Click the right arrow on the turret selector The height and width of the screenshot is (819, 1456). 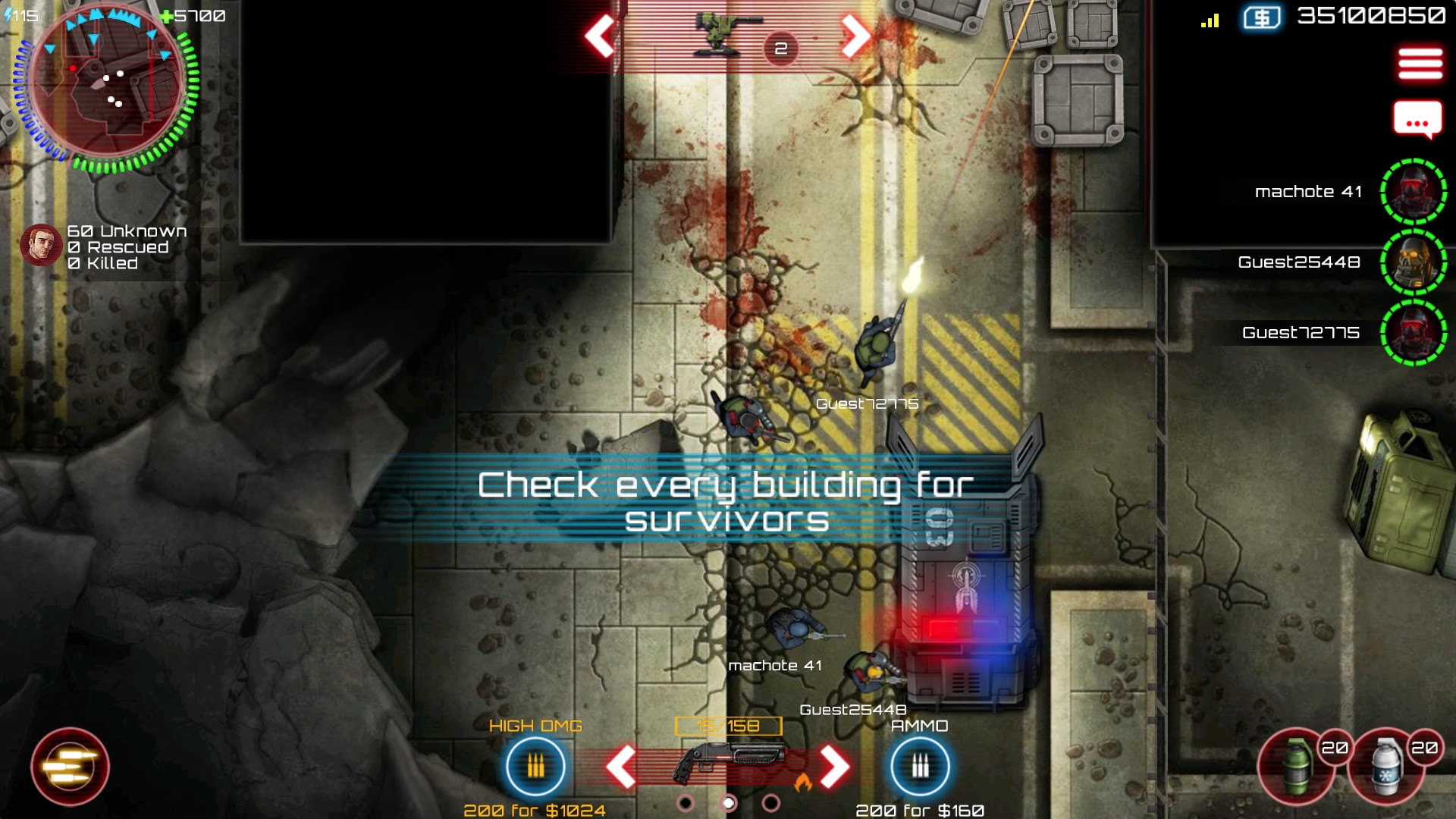click(855, 36)
